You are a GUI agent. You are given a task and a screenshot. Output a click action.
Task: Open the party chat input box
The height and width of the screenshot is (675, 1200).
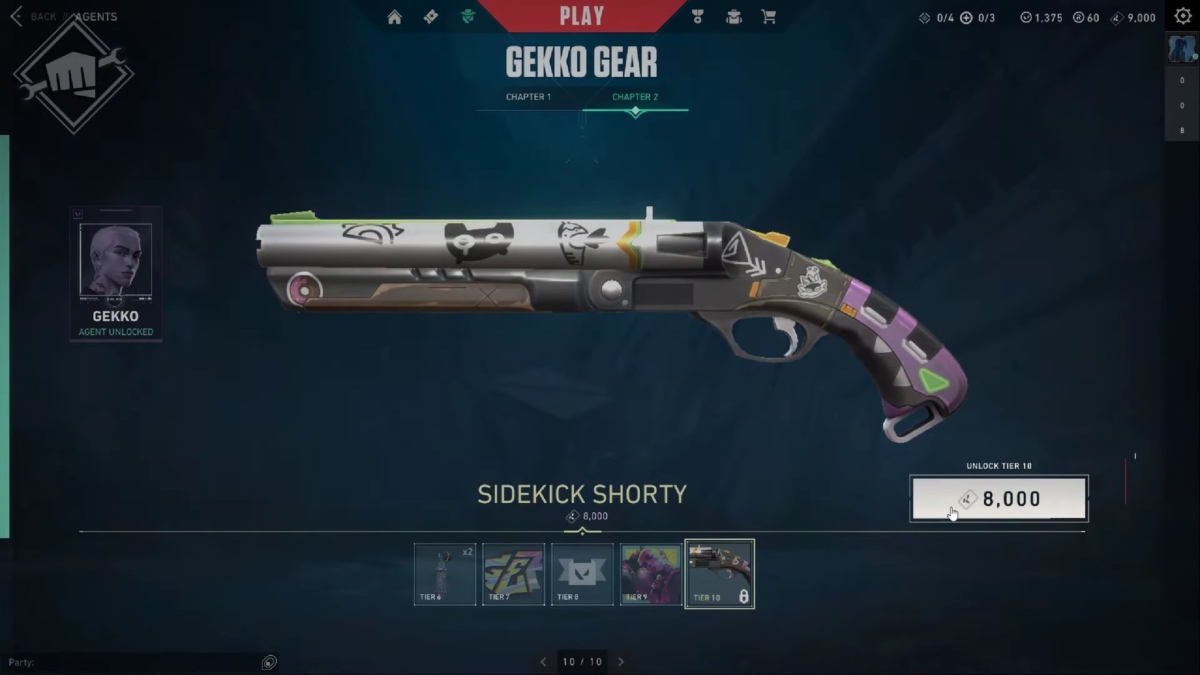130,662
